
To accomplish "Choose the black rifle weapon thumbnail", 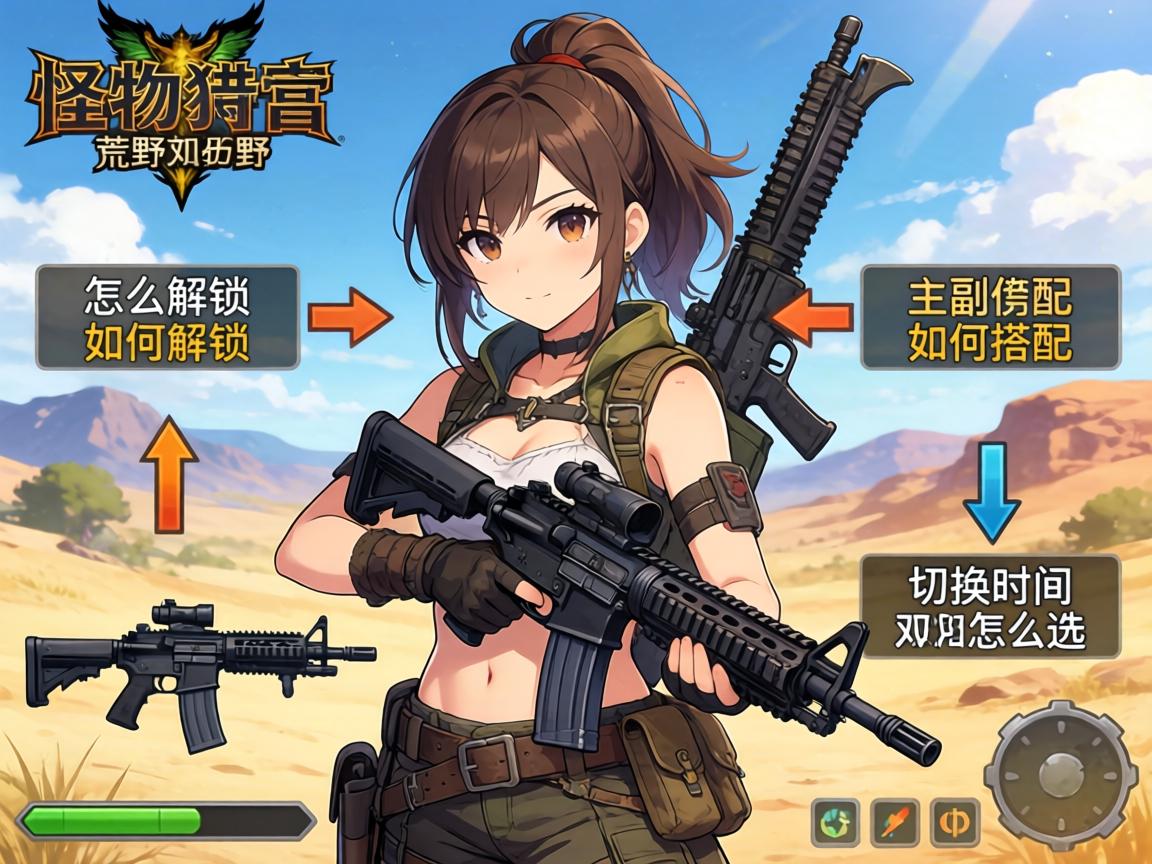I will click(198, 668).
